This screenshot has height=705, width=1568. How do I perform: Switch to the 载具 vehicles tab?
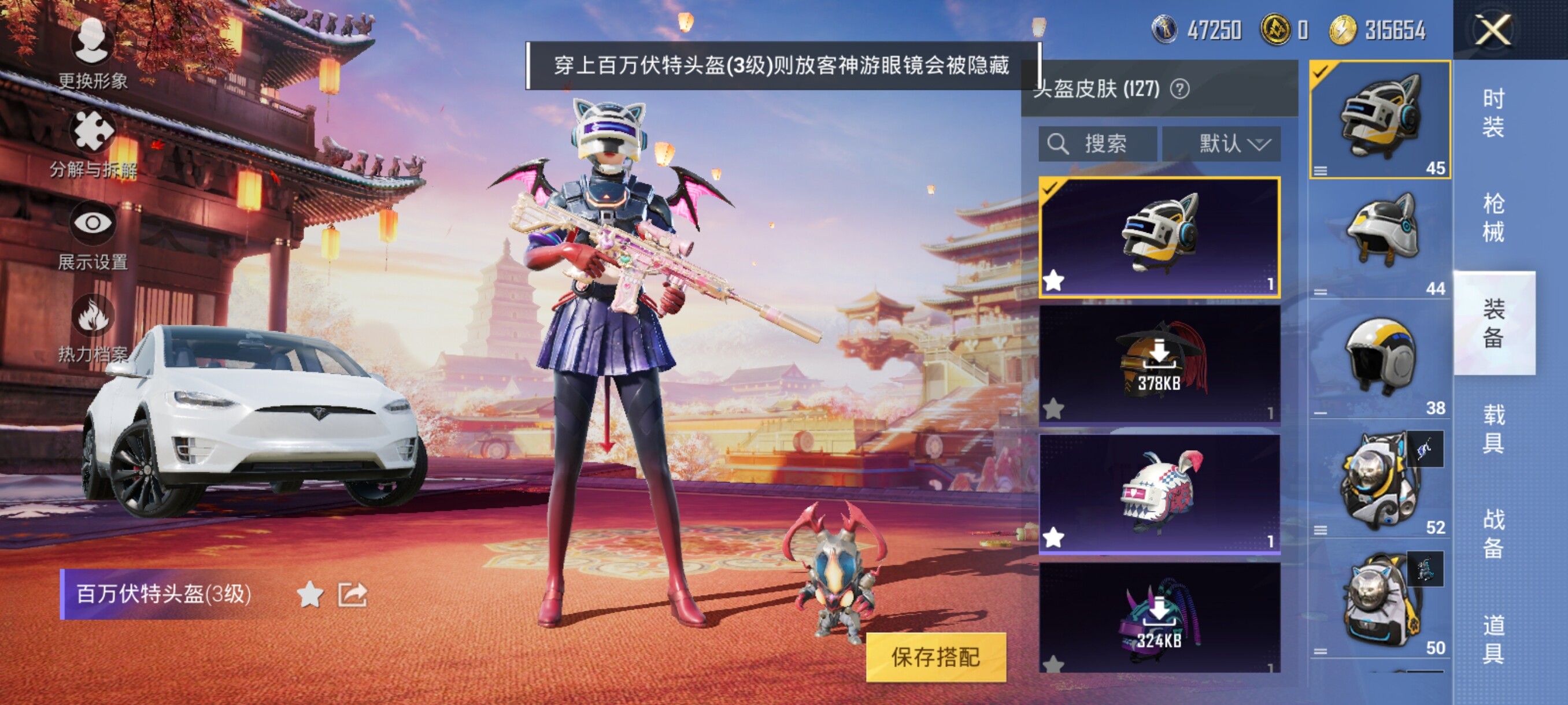click(x=1493, y=429)
